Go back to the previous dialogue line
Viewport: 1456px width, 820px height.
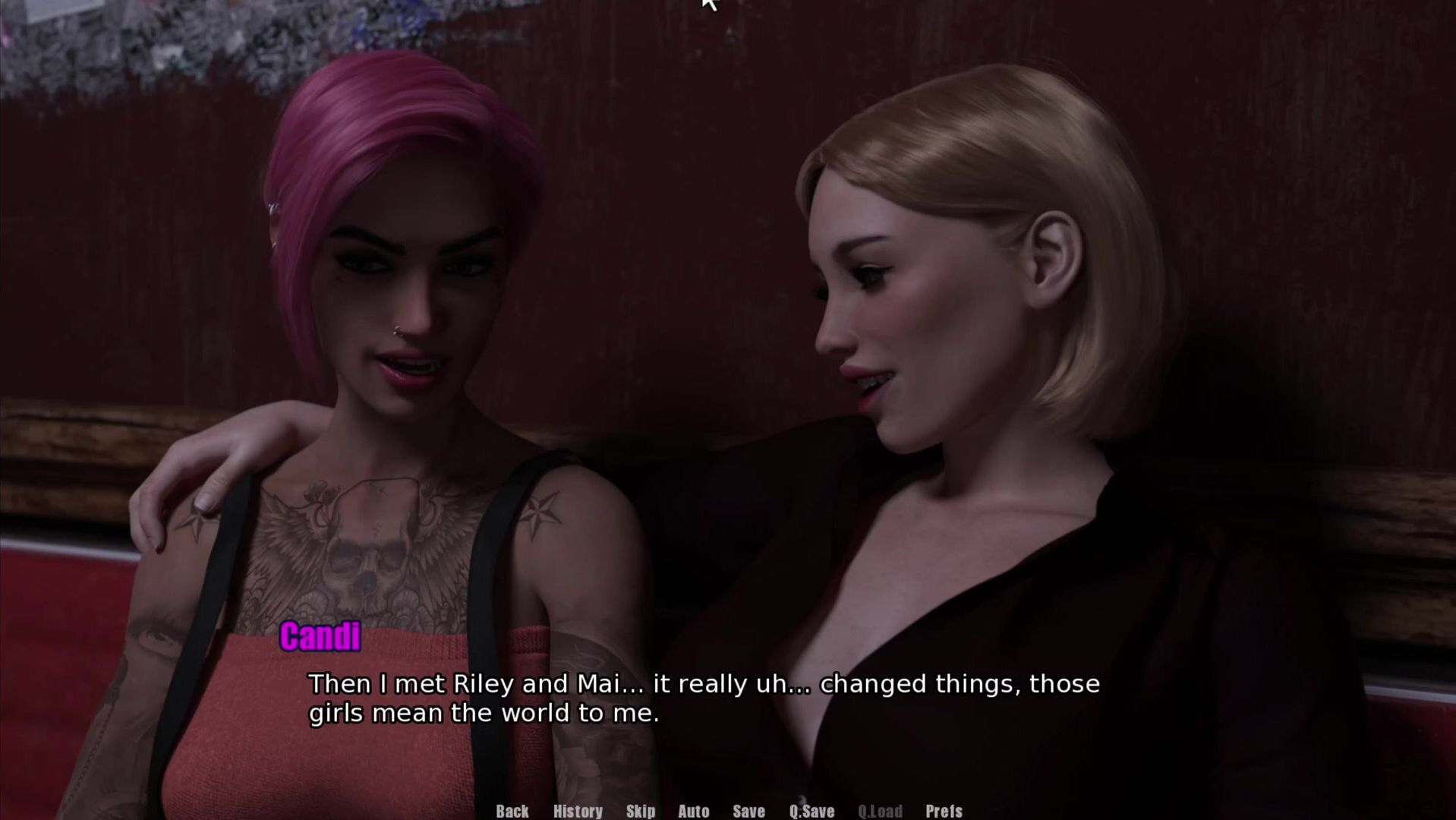[512, 811]
